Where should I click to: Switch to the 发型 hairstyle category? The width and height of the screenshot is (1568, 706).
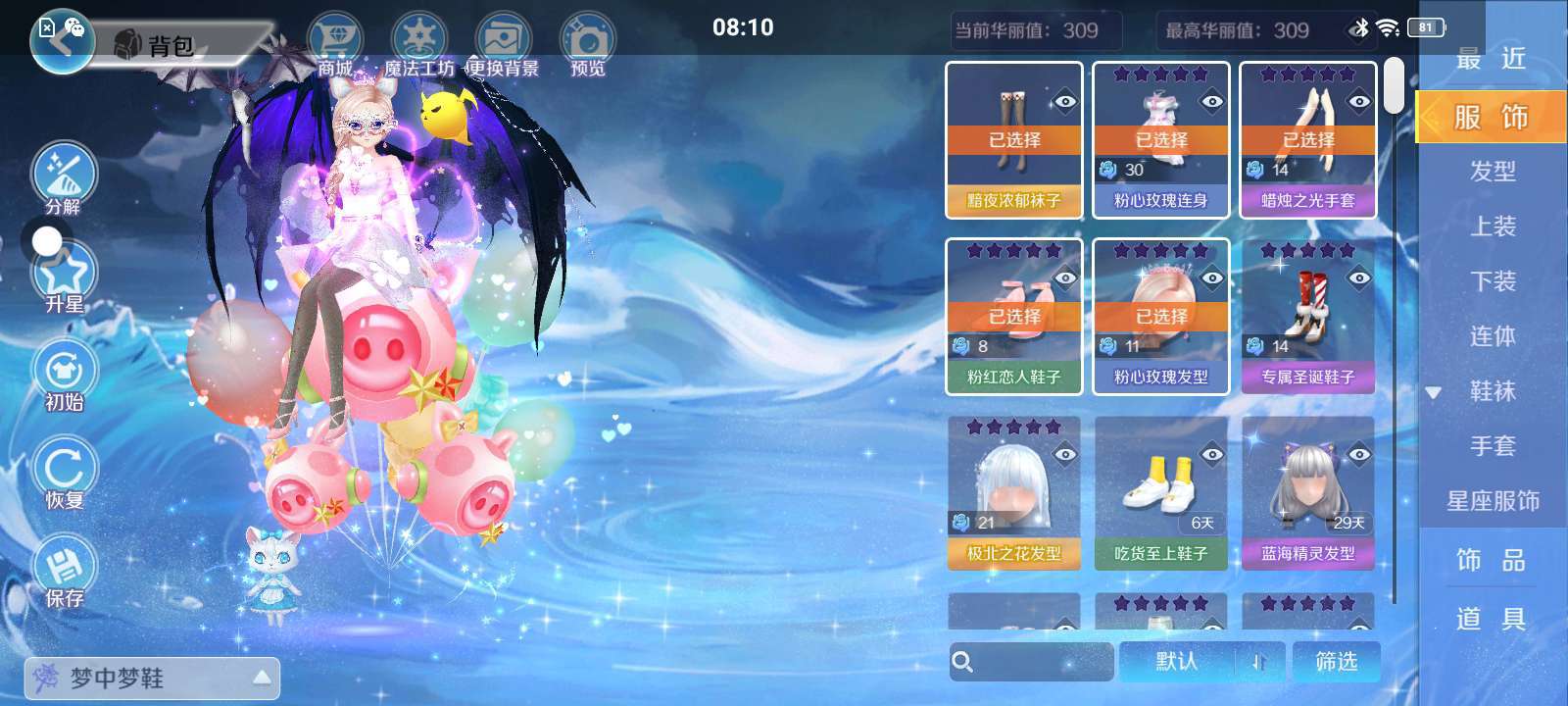[x=1493, y=172]
